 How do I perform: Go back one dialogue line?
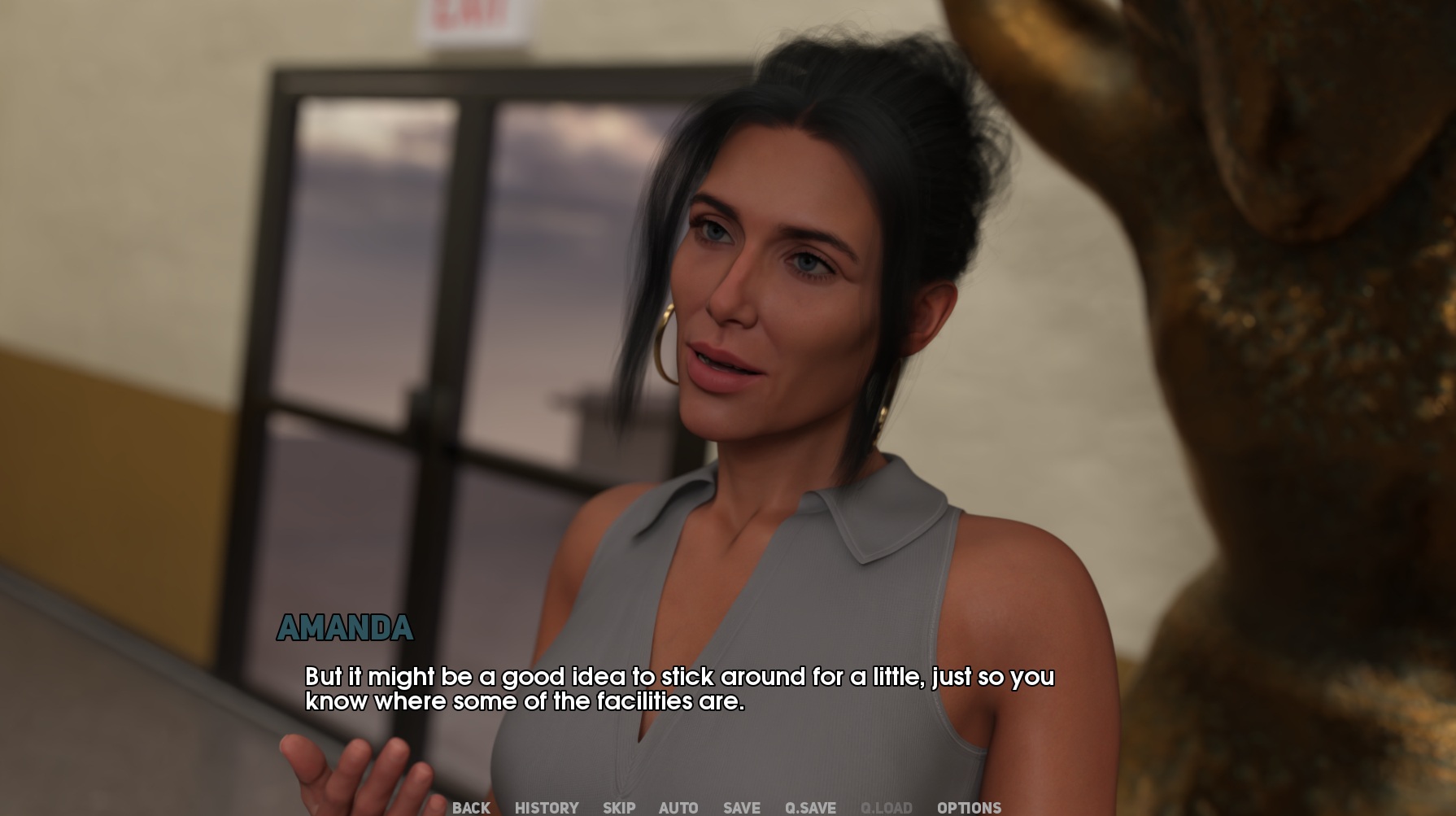click(x=471, y=808)
